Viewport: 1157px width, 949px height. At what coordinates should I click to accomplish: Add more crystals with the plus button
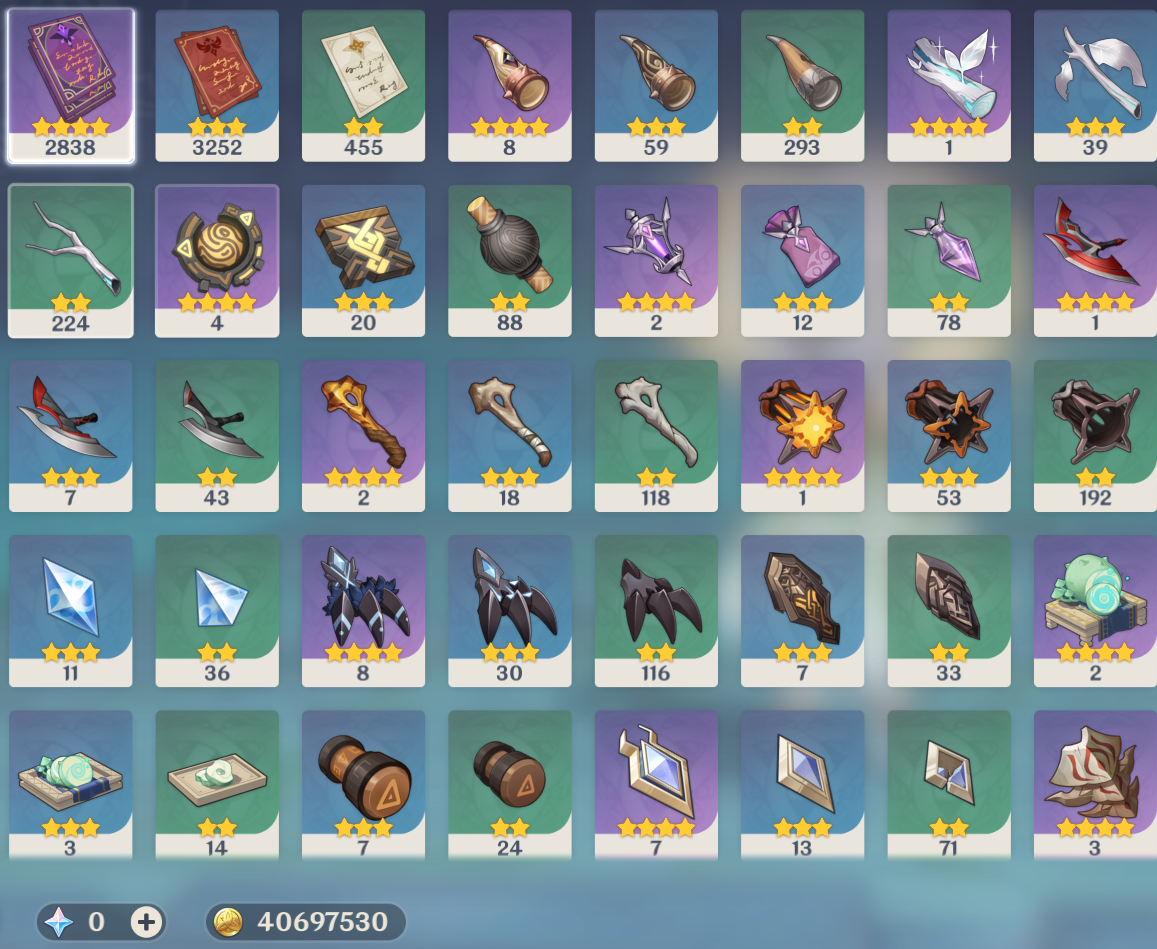point(146,921)
